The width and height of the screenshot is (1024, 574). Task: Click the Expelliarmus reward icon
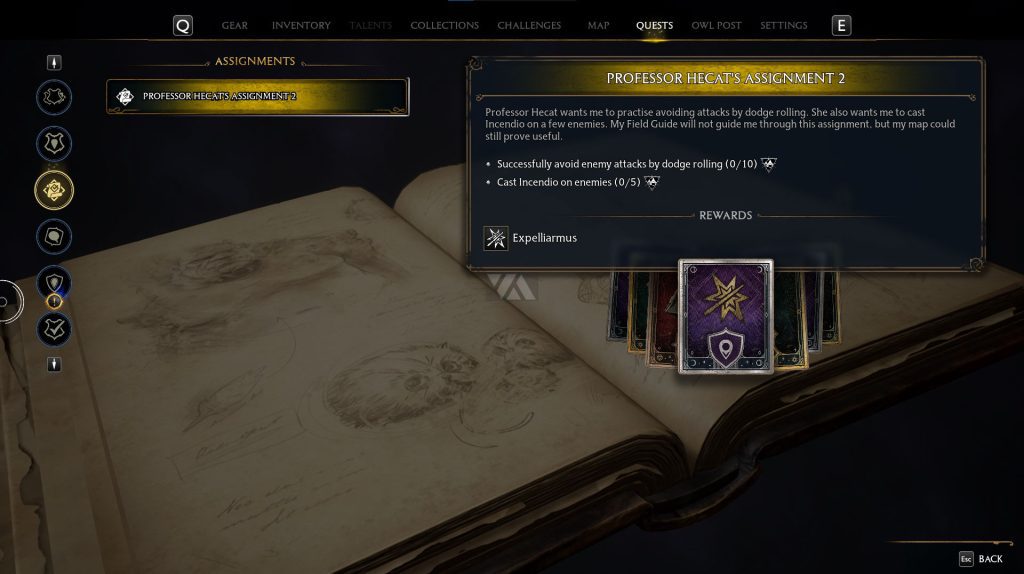496,238
